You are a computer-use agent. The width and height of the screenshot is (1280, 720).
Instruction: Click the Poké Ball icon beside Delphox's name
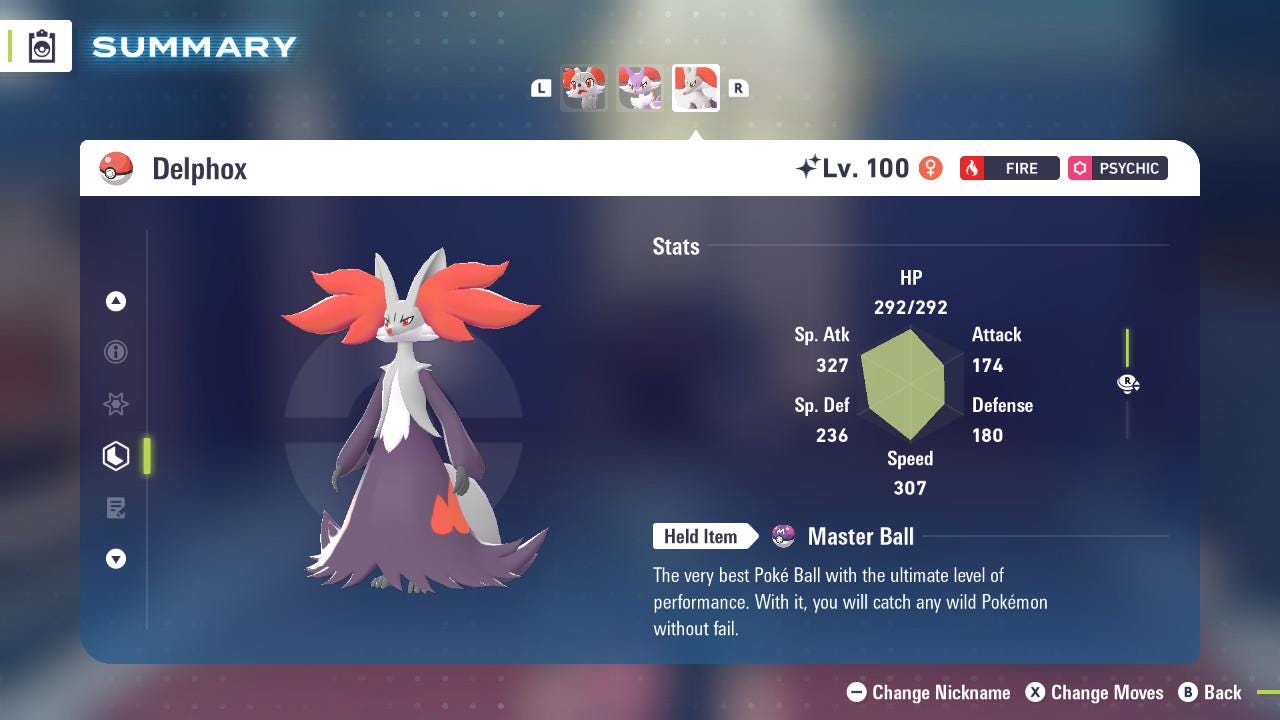[x=117, y=168]
